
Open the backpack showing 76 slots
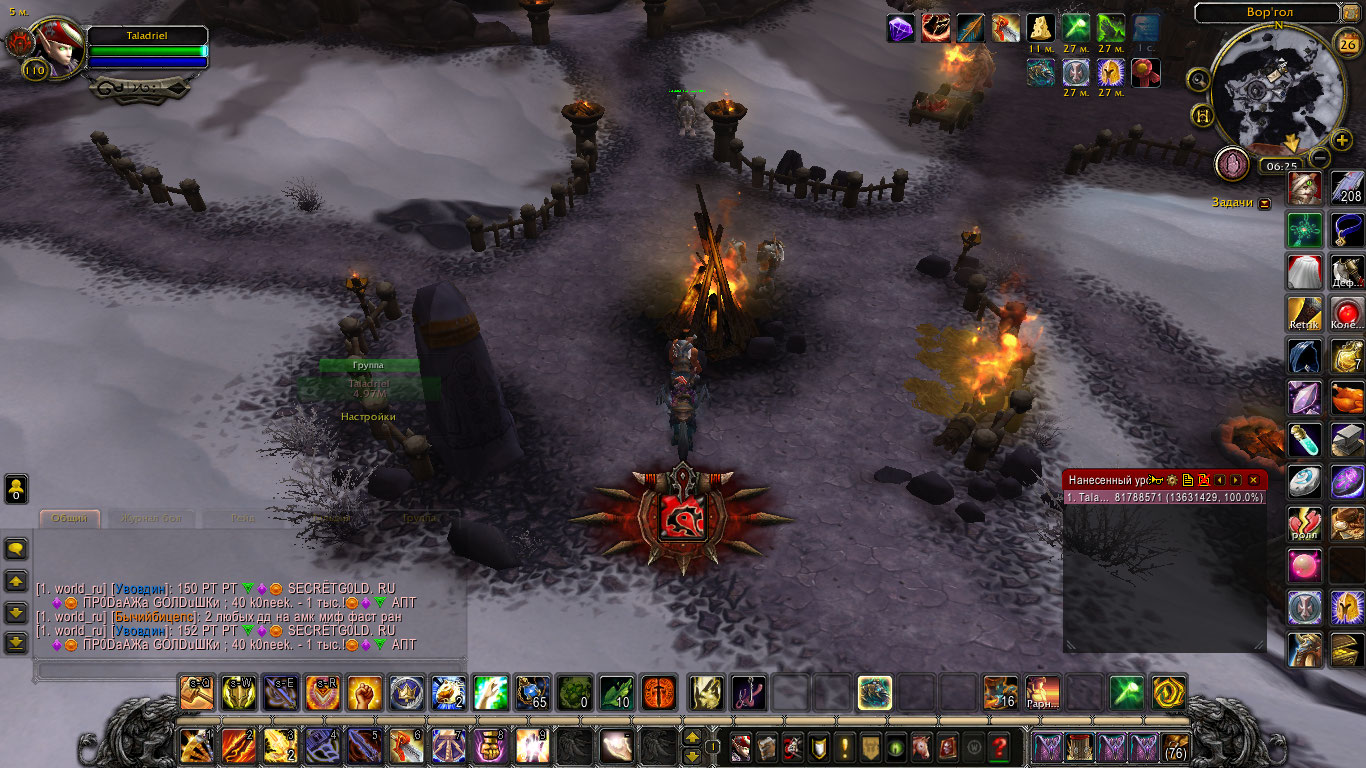tap(1175, 746)
